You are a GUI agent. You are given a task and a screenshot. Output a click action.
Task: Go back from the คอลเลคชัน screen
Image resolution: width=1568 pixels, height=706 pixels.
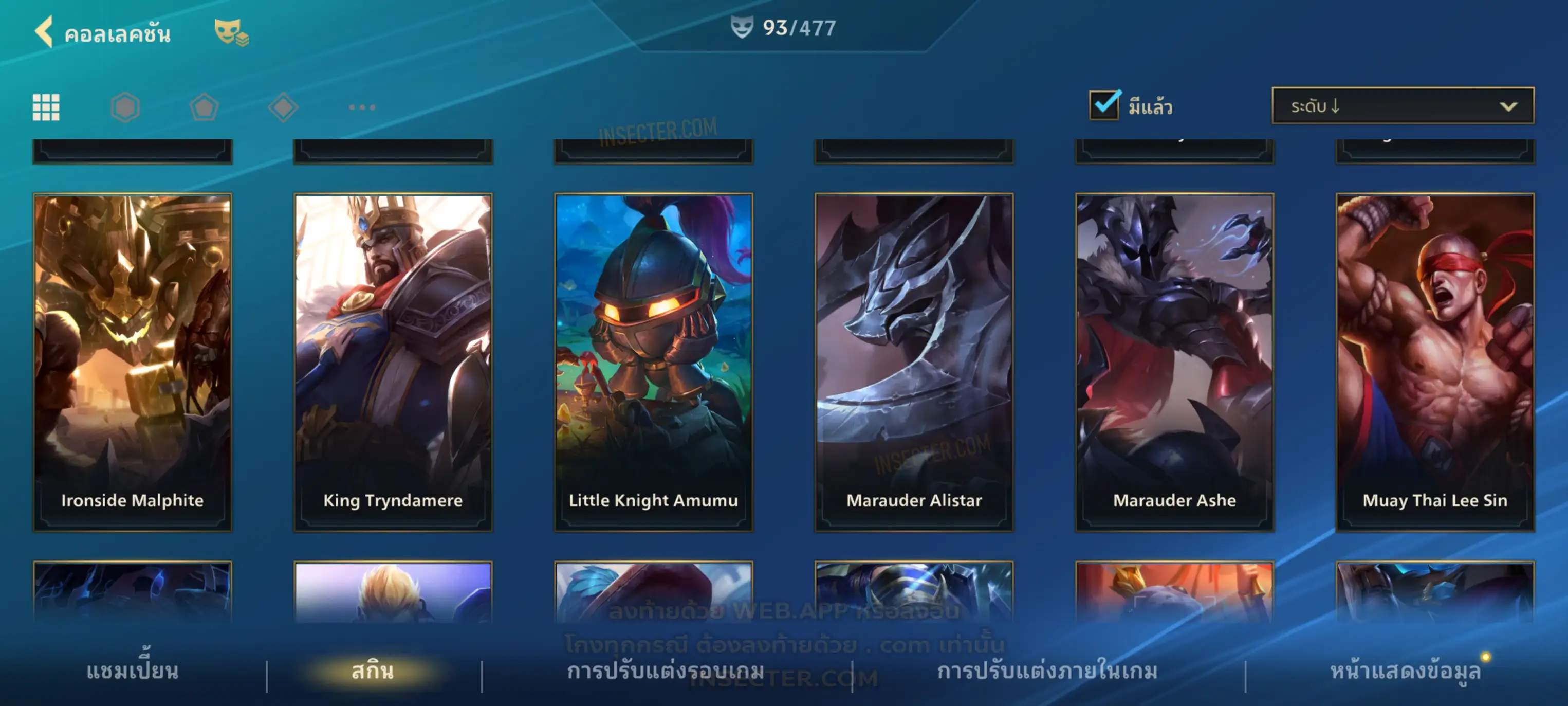tap(44, 32)
